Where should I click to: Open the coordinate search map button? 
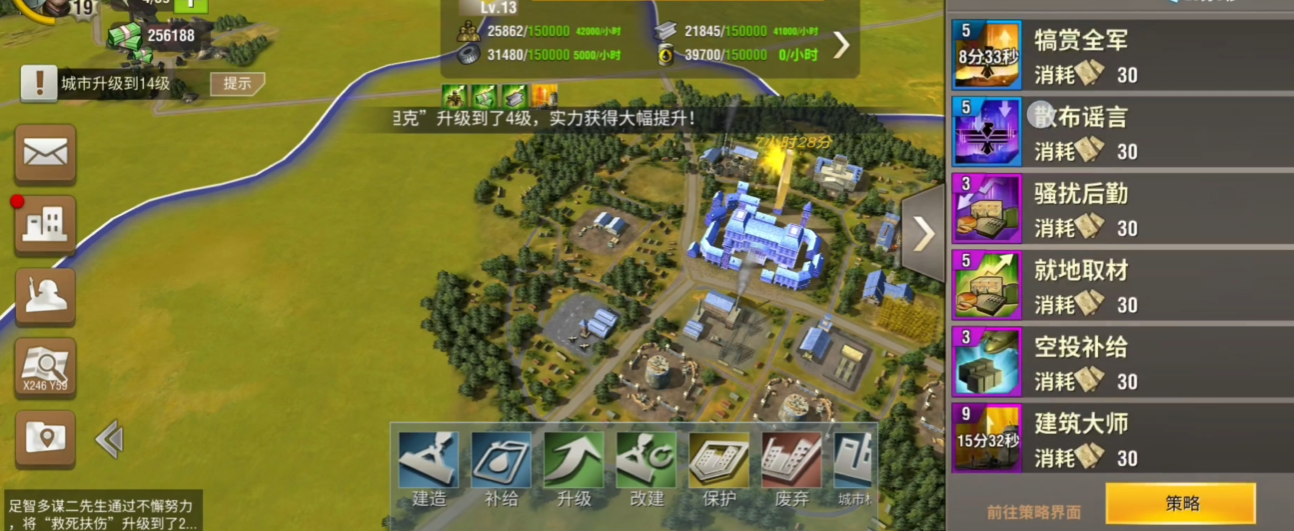45,367
